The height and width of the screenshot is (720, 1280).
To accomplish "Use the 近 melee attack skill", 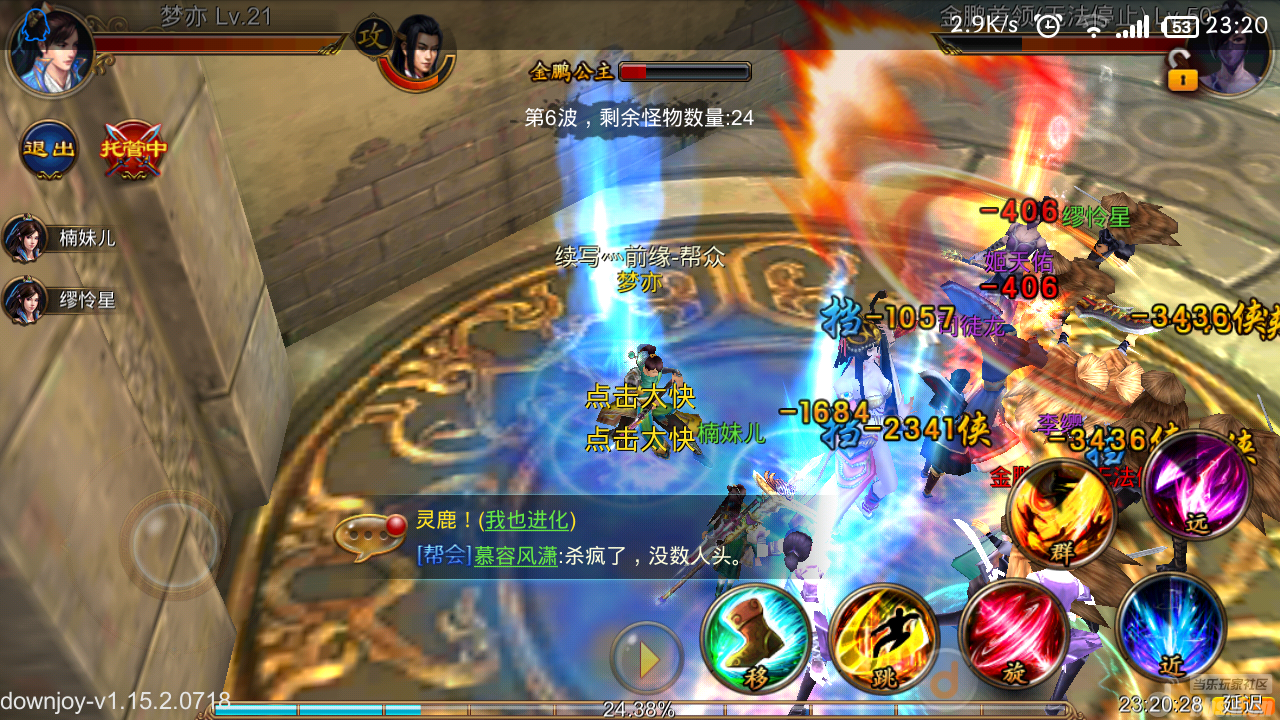I will point(1172,627).
